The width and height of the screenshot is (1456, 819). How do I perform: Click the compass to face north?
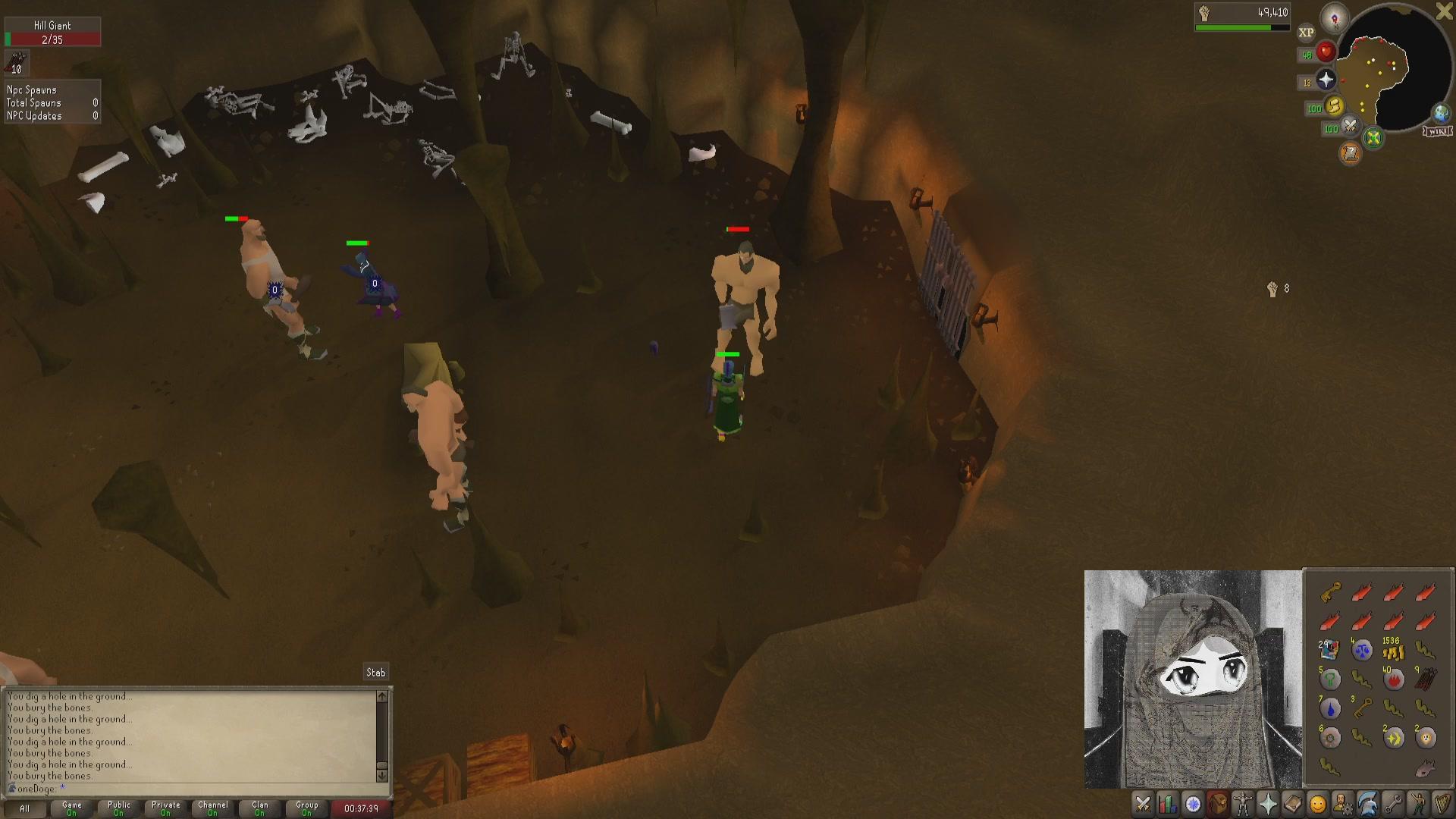(x=1335, y=17)
